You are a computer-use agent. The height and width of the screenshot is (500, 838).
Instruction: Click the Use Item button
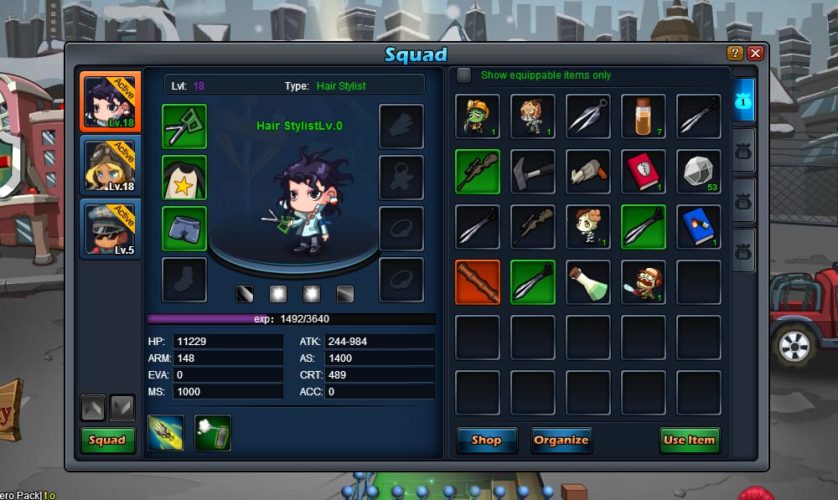689,440
